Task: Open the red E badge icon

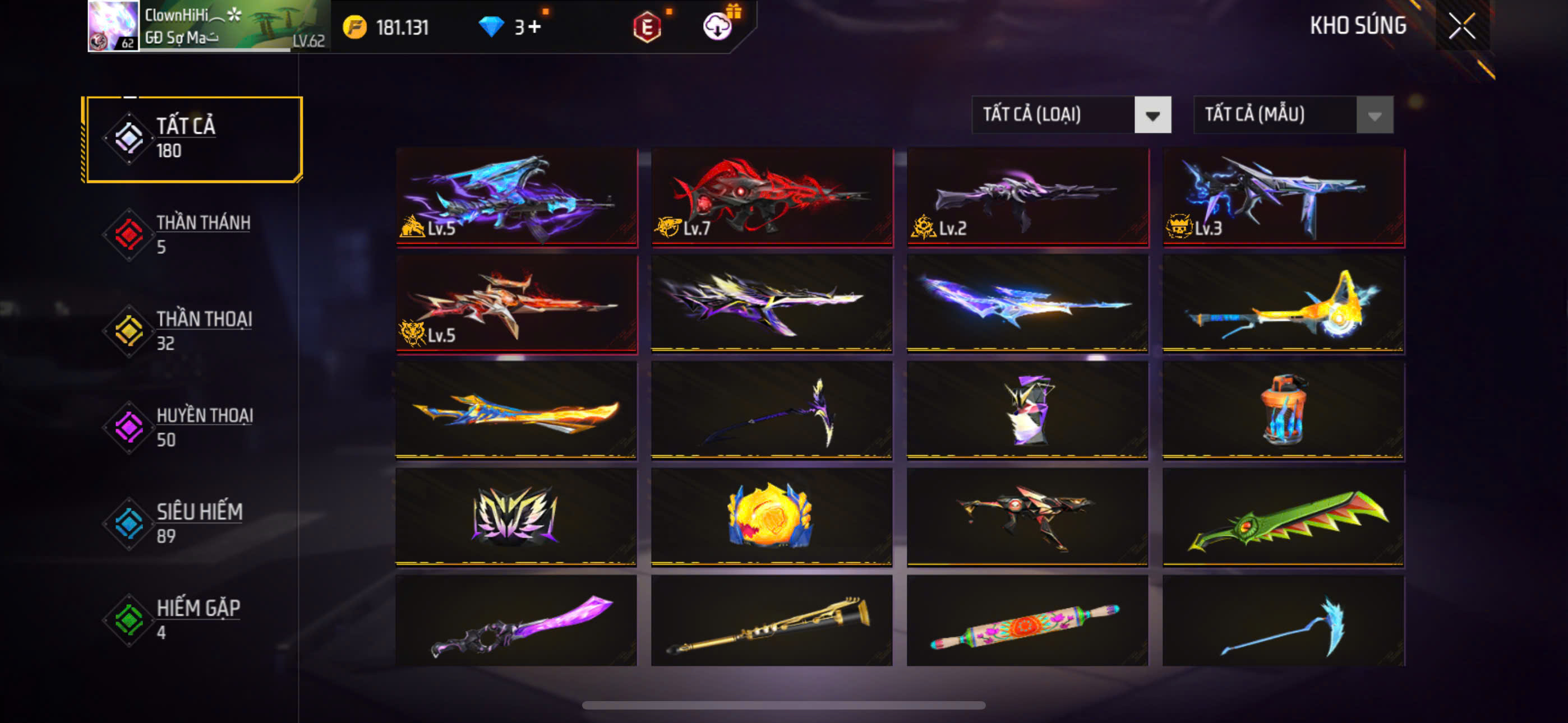Action: (x=647, y=27)
